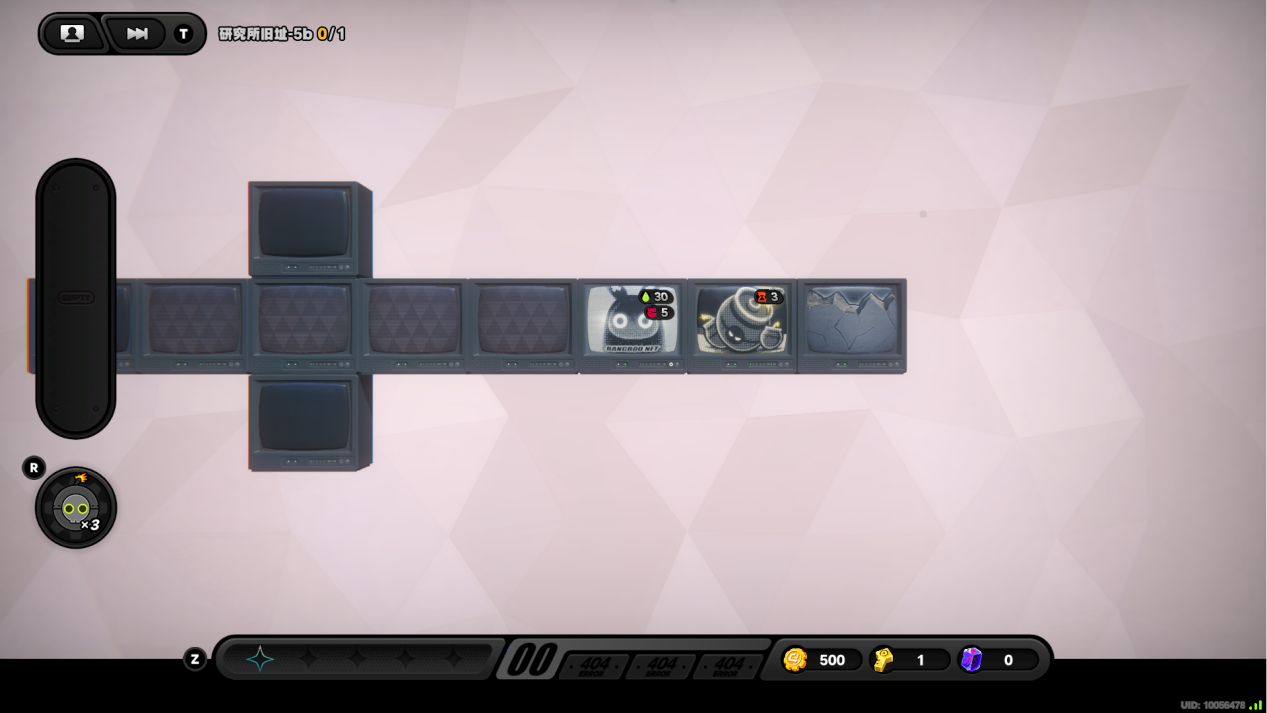Click the gold gear coin icon
Viewport: 1267px width, 713px height.
pos(795,660)
